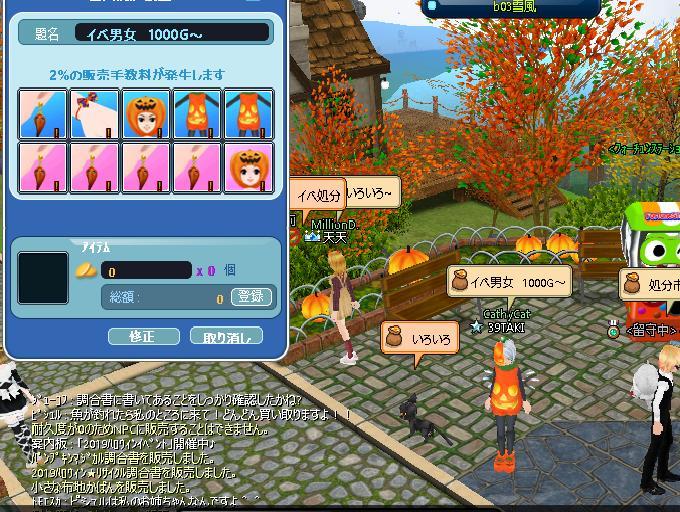The image size is (680, 512).
Task: Cancel with the 取り消し button
Action: coord(226,336)
